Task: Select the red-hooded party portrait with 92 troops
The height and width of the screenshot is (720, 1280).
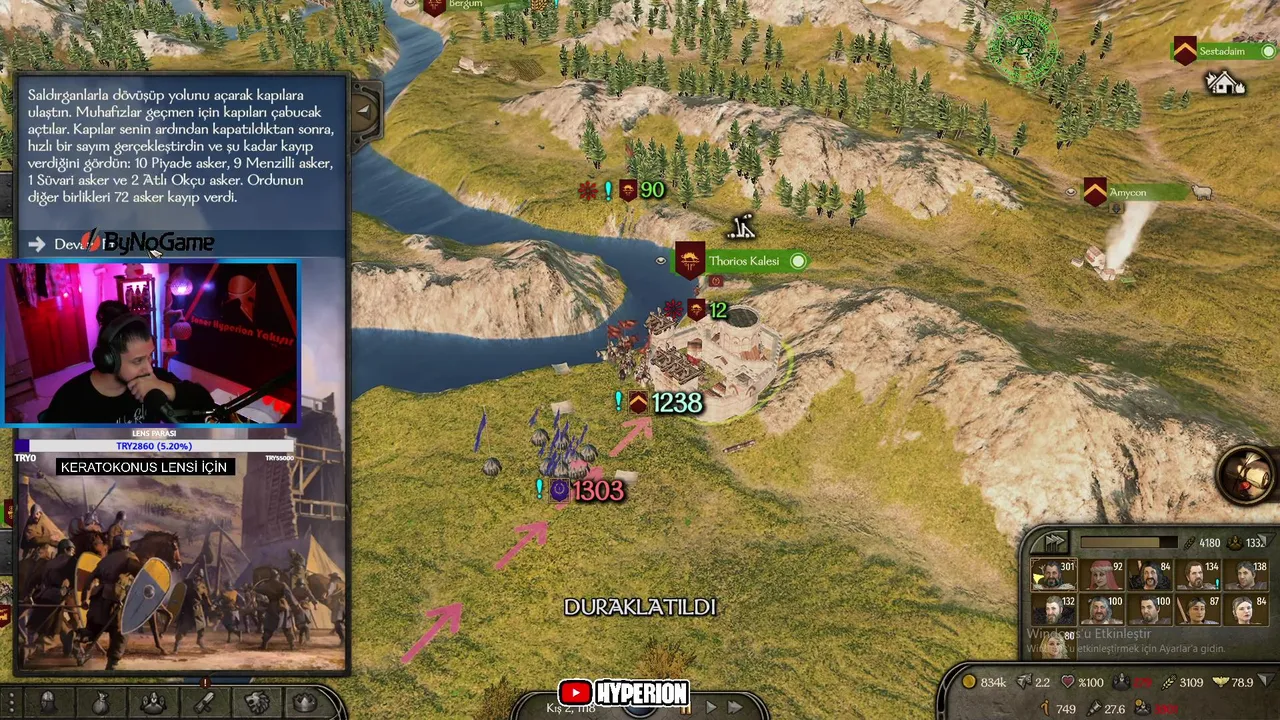Action: (1102, 578)
